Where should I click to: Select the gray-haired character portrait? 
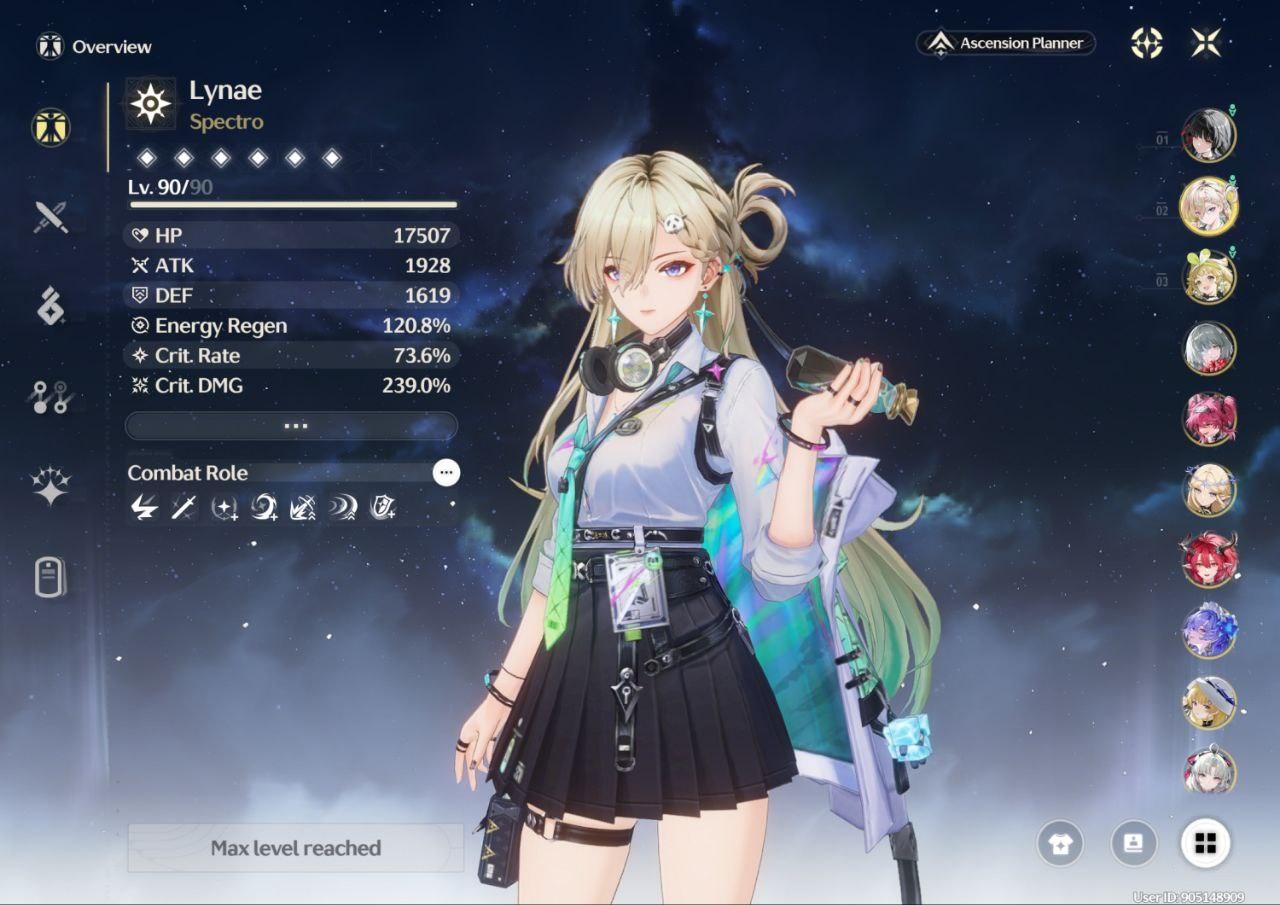(1209, 348)
